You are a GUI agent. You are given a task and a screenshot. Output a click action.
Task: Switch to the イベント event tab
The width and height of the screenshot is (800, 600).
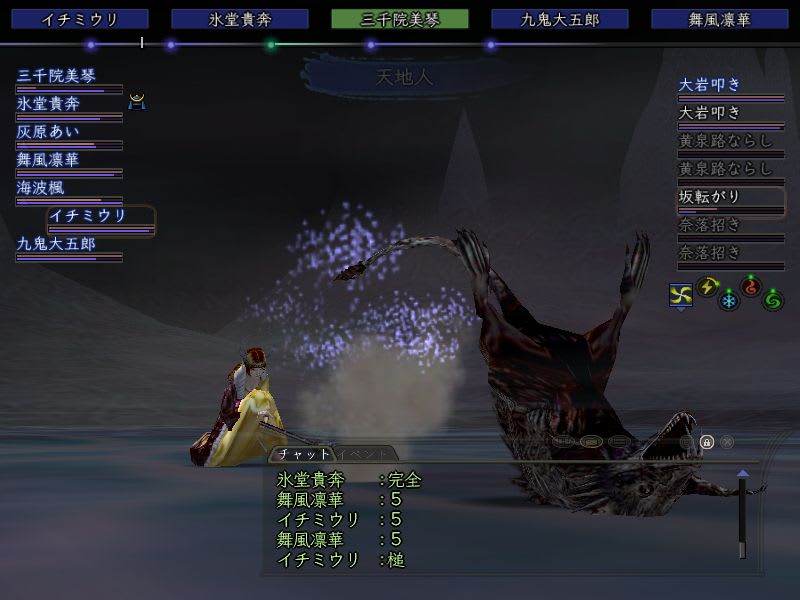tap(355, 454)
